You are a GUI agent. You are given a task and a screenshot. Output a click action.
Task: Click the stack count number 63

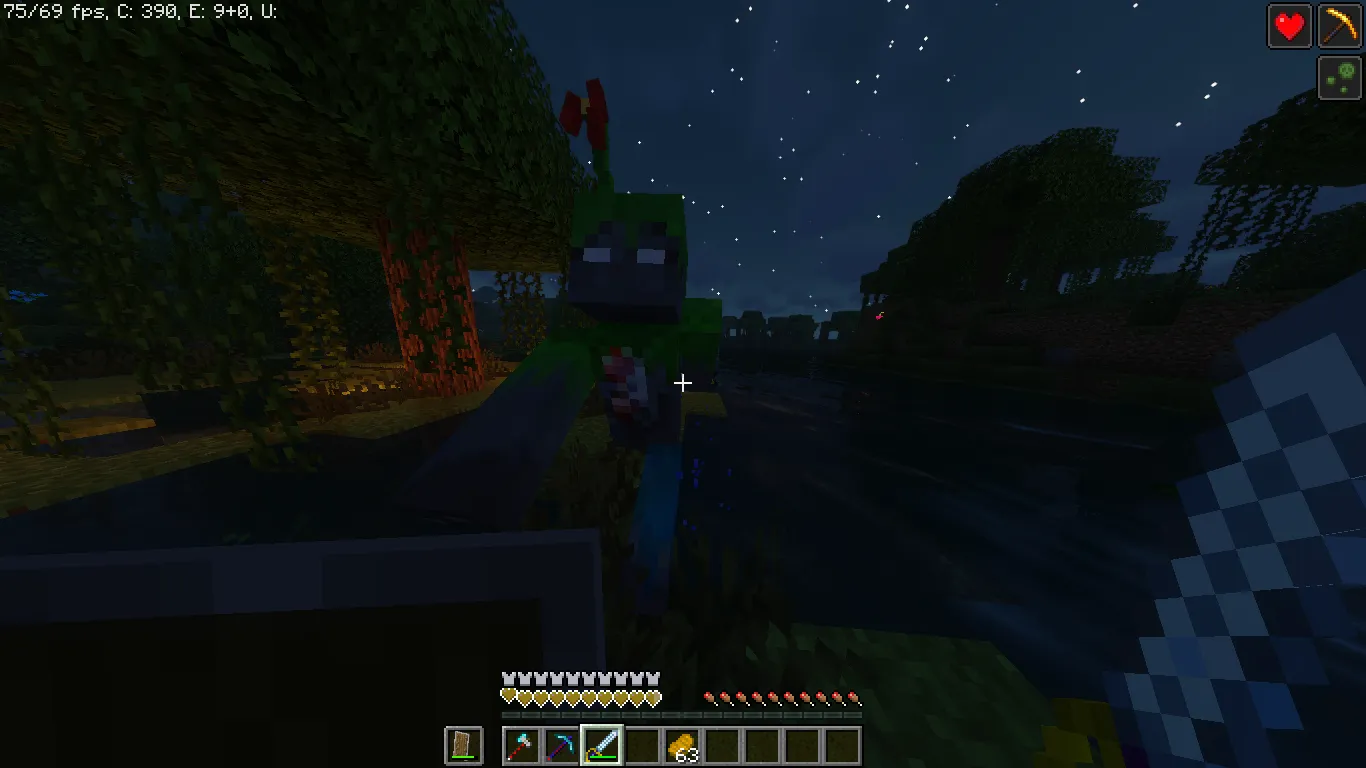[x=687, y=757]
